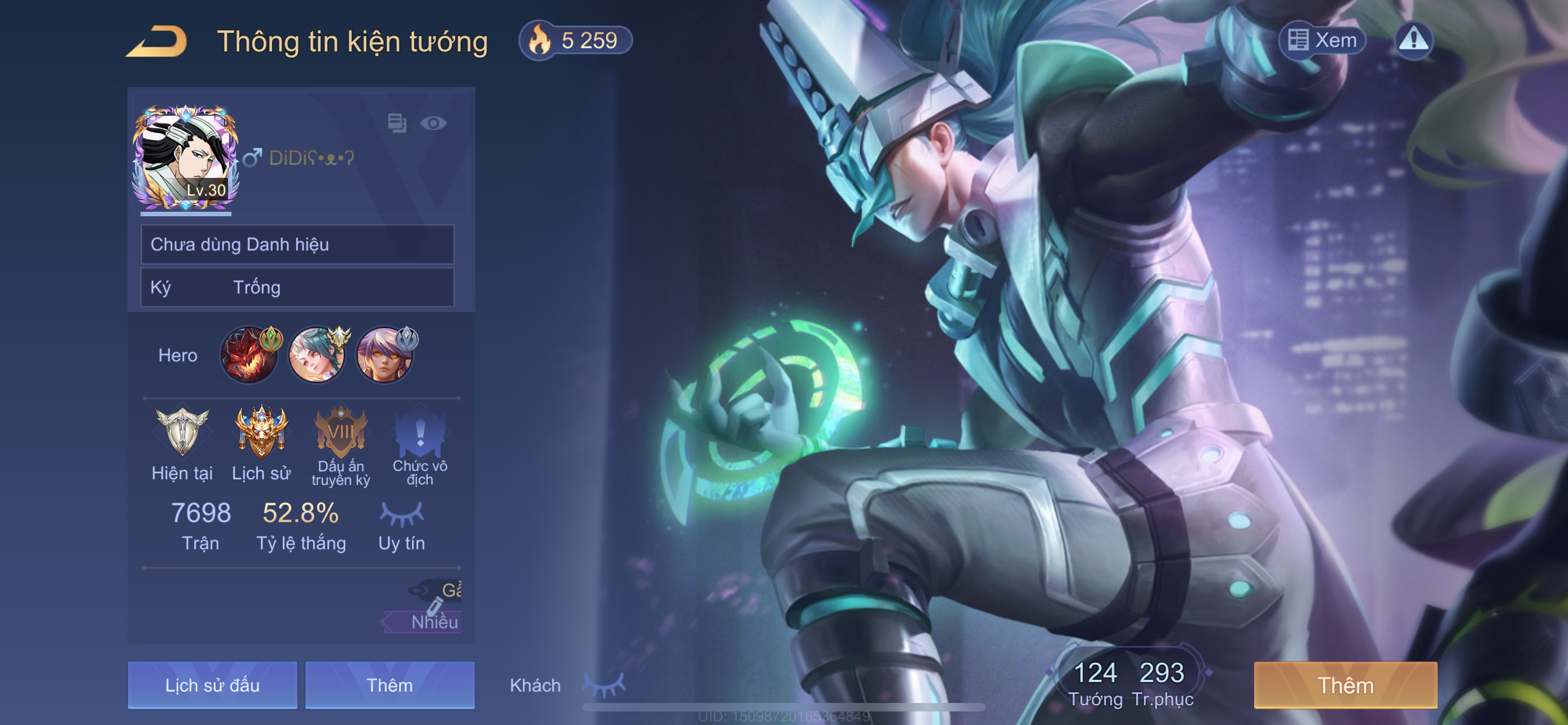1568x725 pixels.
Task: Report player via warning triangle icon
Action: (1413, 40)
